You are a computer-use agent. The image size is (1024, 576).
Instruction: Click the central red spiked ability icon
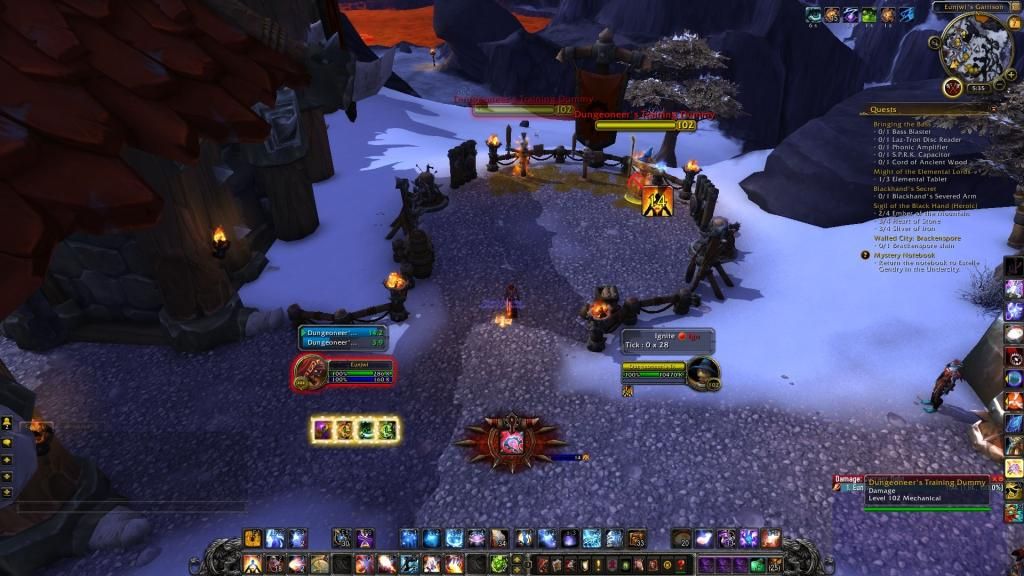click(x=511, y=440)
